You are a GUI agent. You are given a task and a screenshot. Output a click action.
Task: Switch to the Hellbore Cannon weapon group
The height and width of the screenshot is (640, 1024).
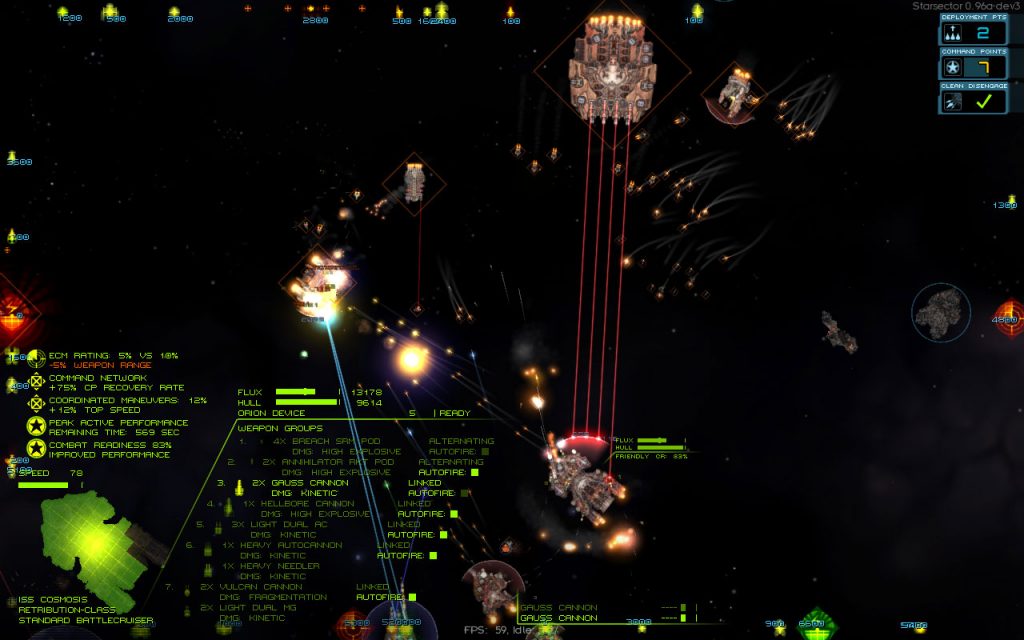[x=300, y=504]
